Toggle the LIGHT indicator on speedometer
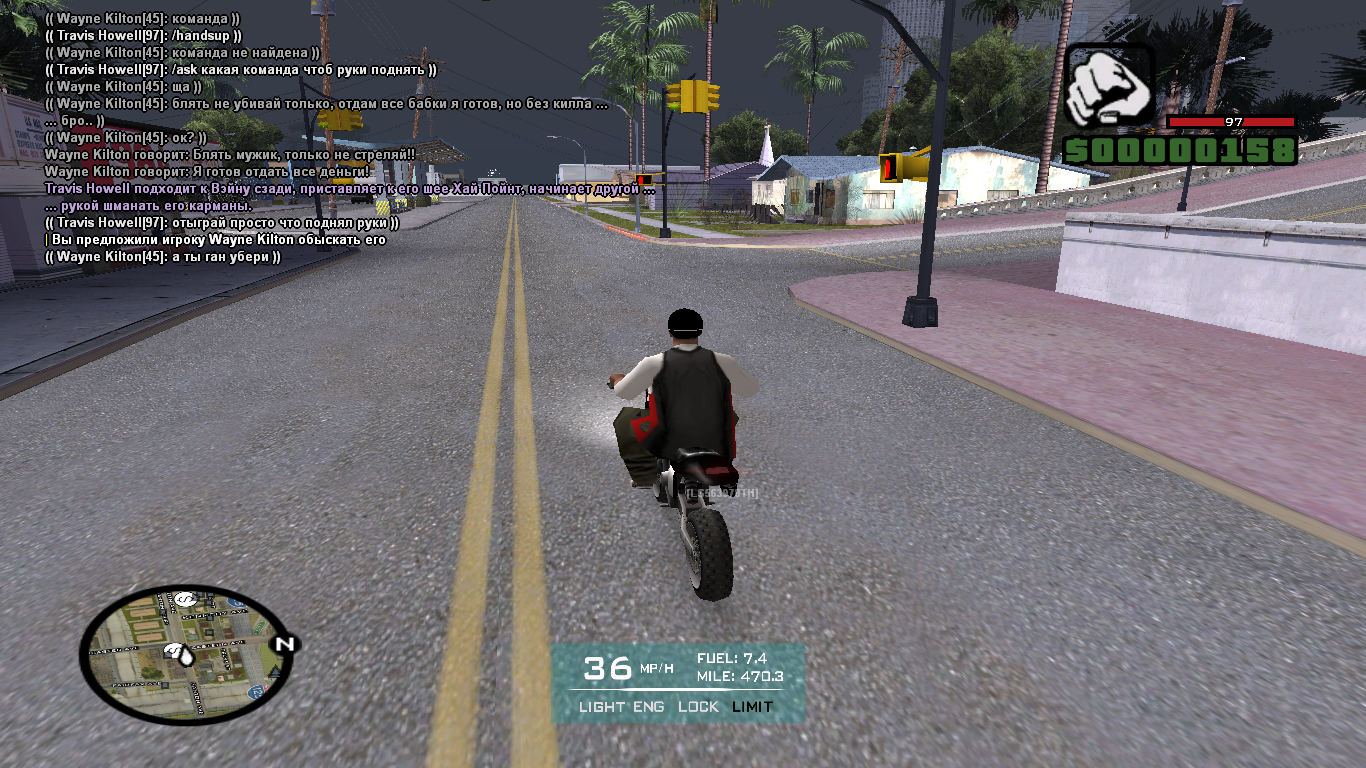1366x768 pixels. point(603,707)
